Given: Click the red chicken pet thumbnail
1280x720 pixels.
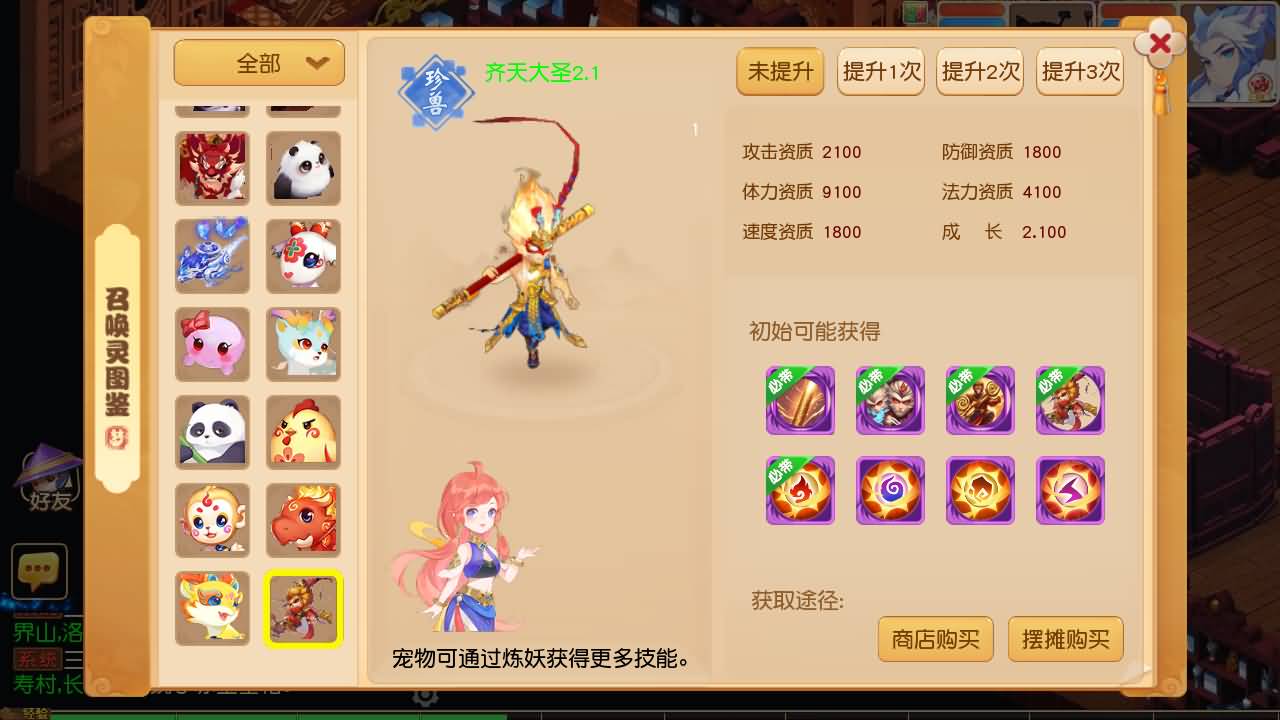Looking at the screenshot, I should click(304, 432).
